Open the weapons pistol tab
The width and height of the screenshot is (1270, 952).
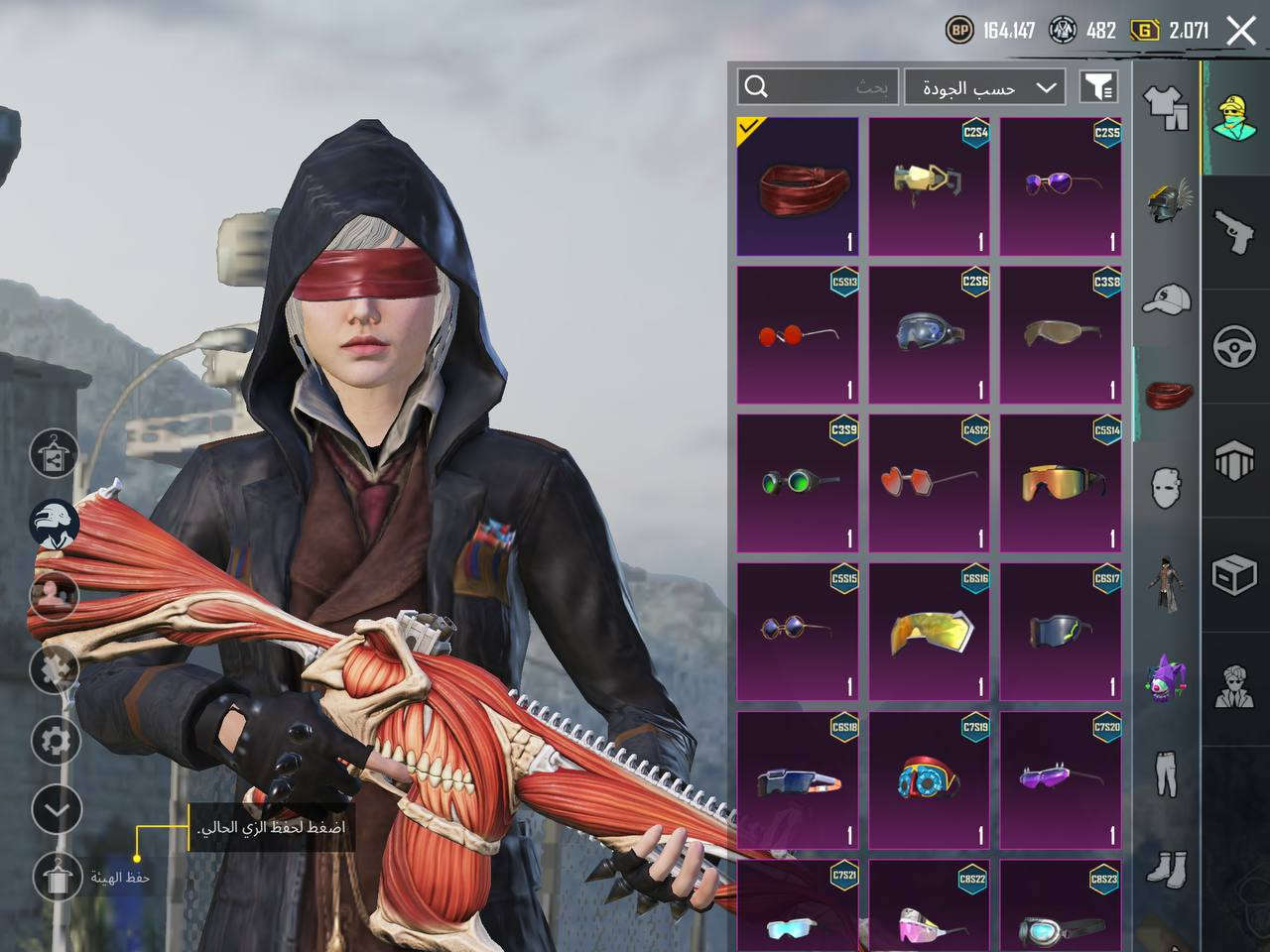pyautogui.click(x=1235, y=231)
